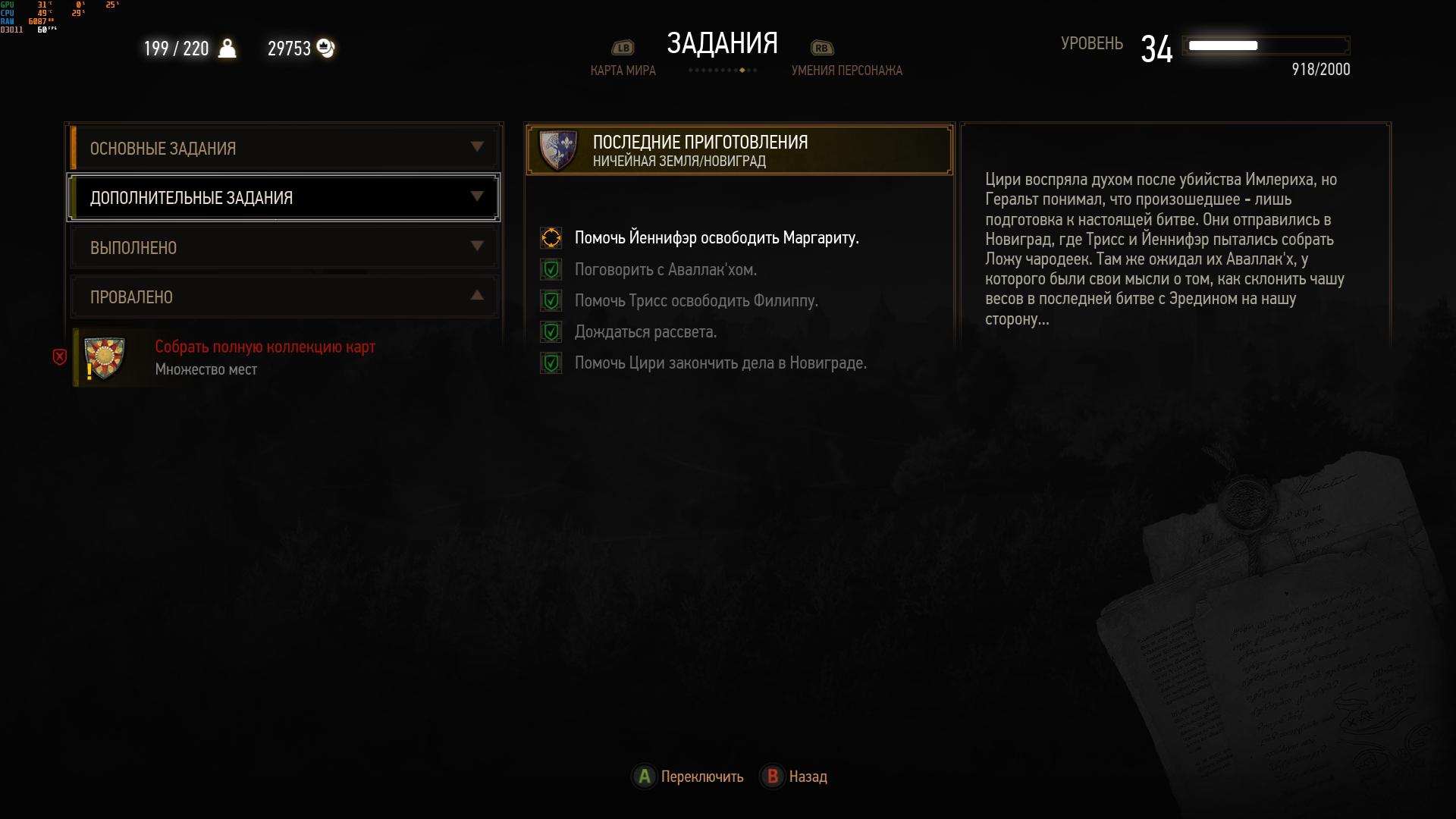Choose objective Помочь Цири закончить дела в Новиграде

click(720, 363)
